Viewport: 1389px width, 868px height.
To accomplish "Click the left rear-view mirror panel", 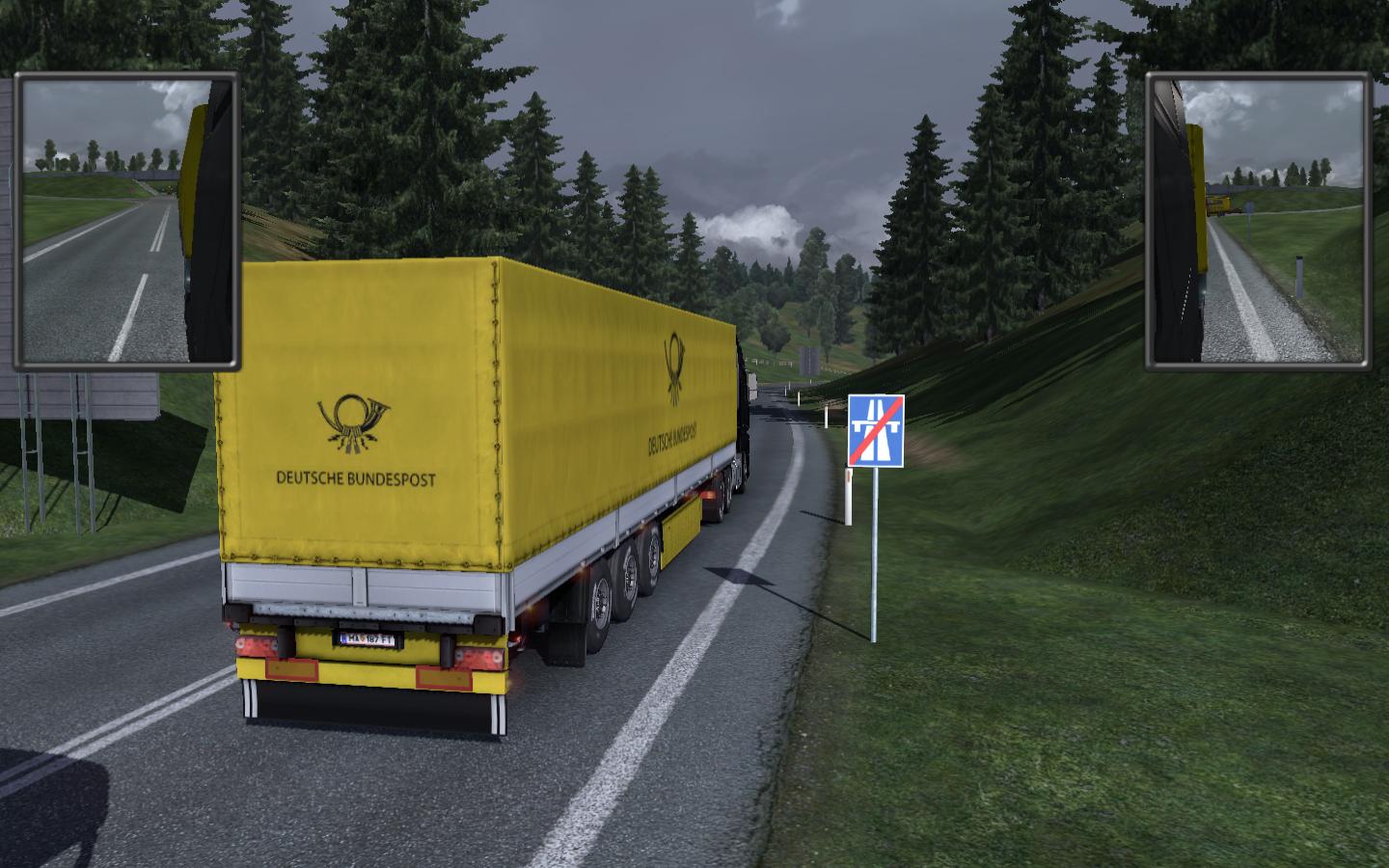I will [126, 221].
